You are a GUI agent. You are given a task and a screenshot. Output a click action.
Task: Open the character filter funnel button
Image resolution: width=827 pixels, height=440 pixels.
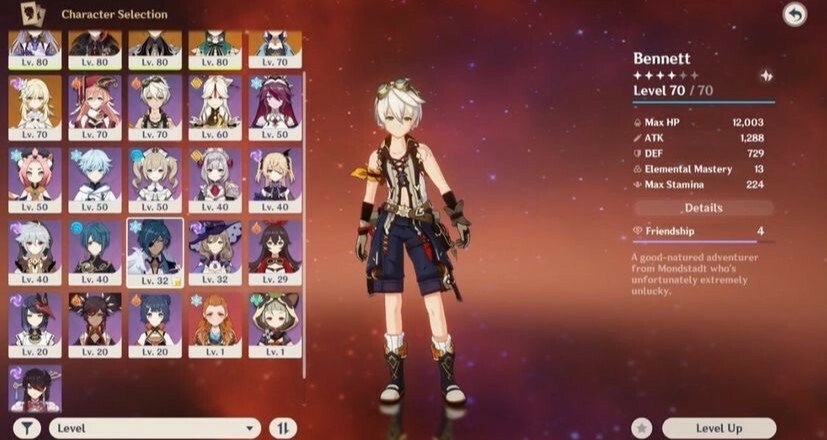(x=27, y=428)
